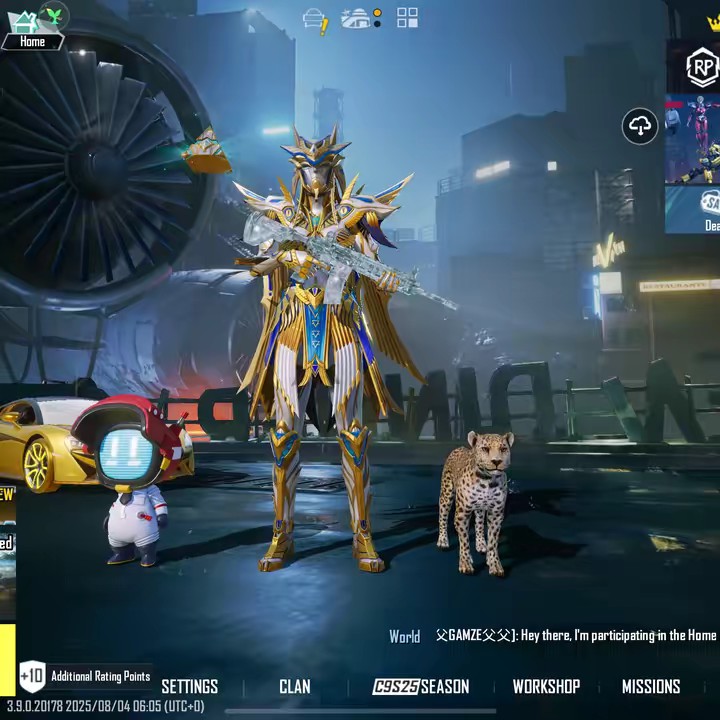Open the Clan menu
Image resolution: width=720 pixels, height=720 pixels.
tap(294, 686)
